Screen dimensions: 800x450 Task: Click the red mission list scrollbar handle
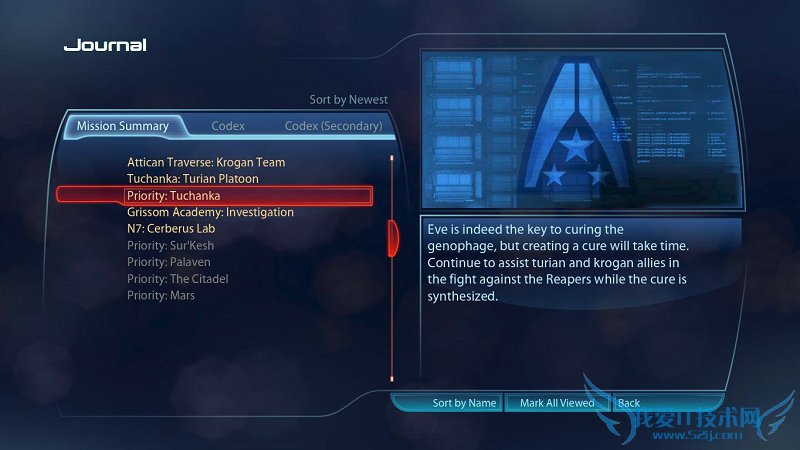pyautogui.click(x=393, y=237)
